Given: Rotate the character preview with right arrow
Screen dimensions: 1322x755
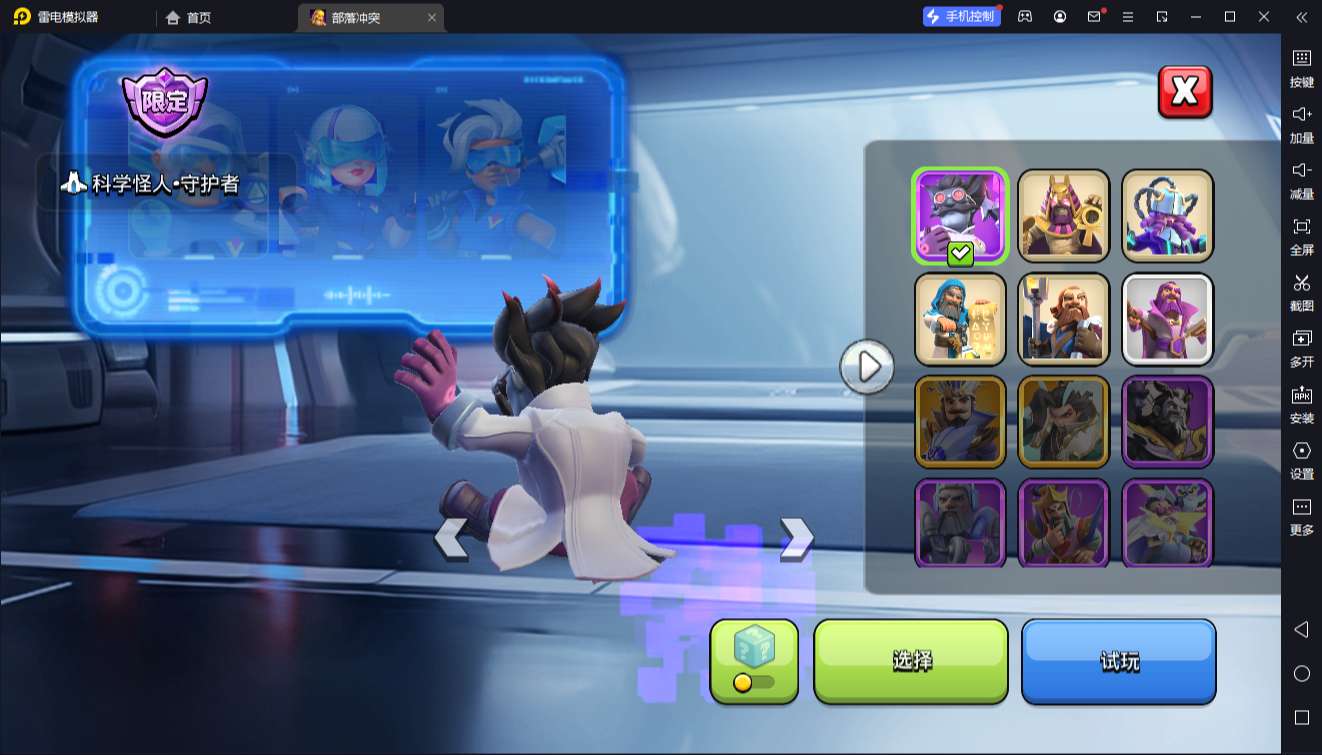Looking at the screenshot, I should click(x=796, y=538).
